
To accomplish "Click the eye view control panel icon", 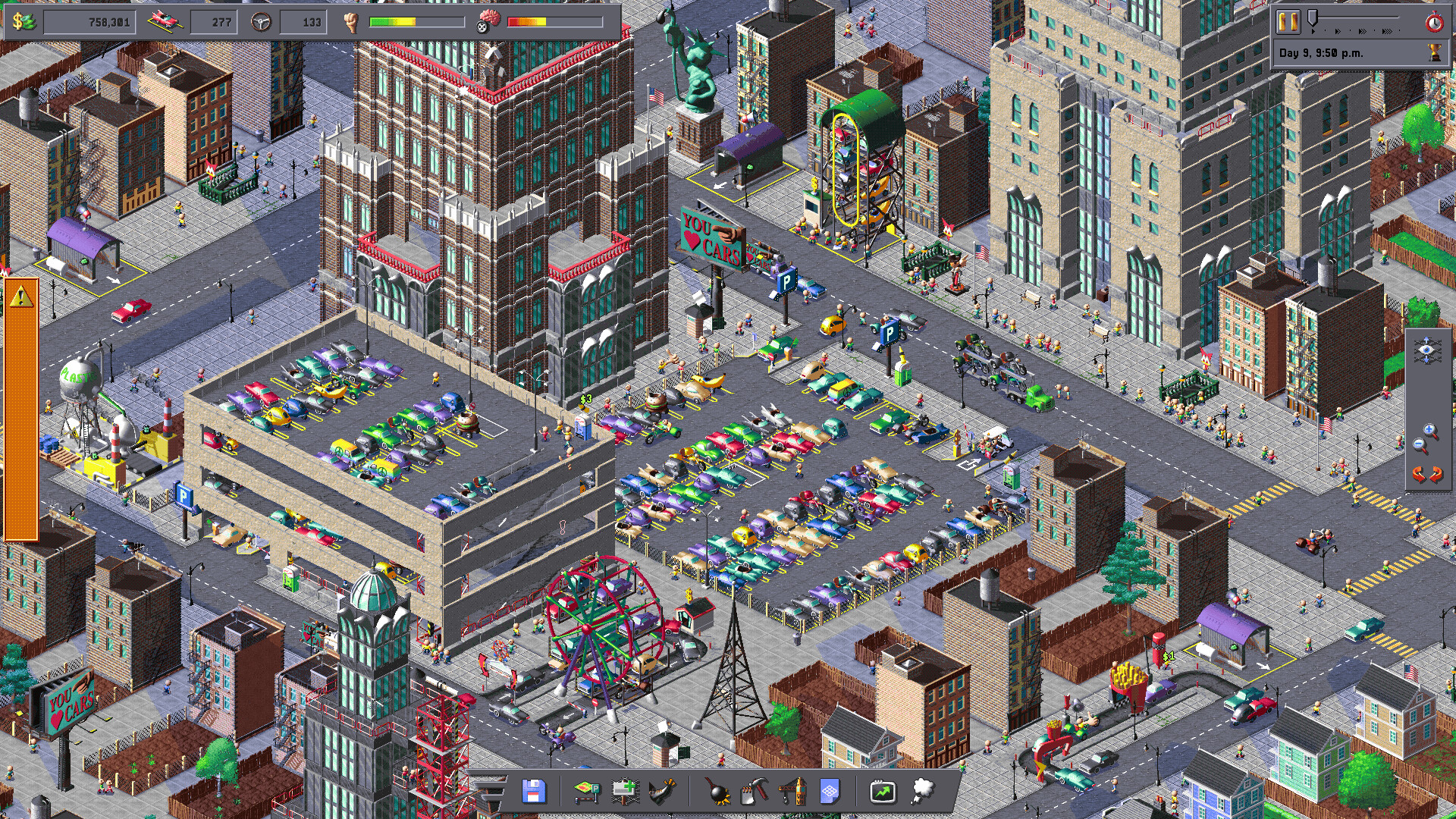I will pyautogui.click(x=1426, y=350).
